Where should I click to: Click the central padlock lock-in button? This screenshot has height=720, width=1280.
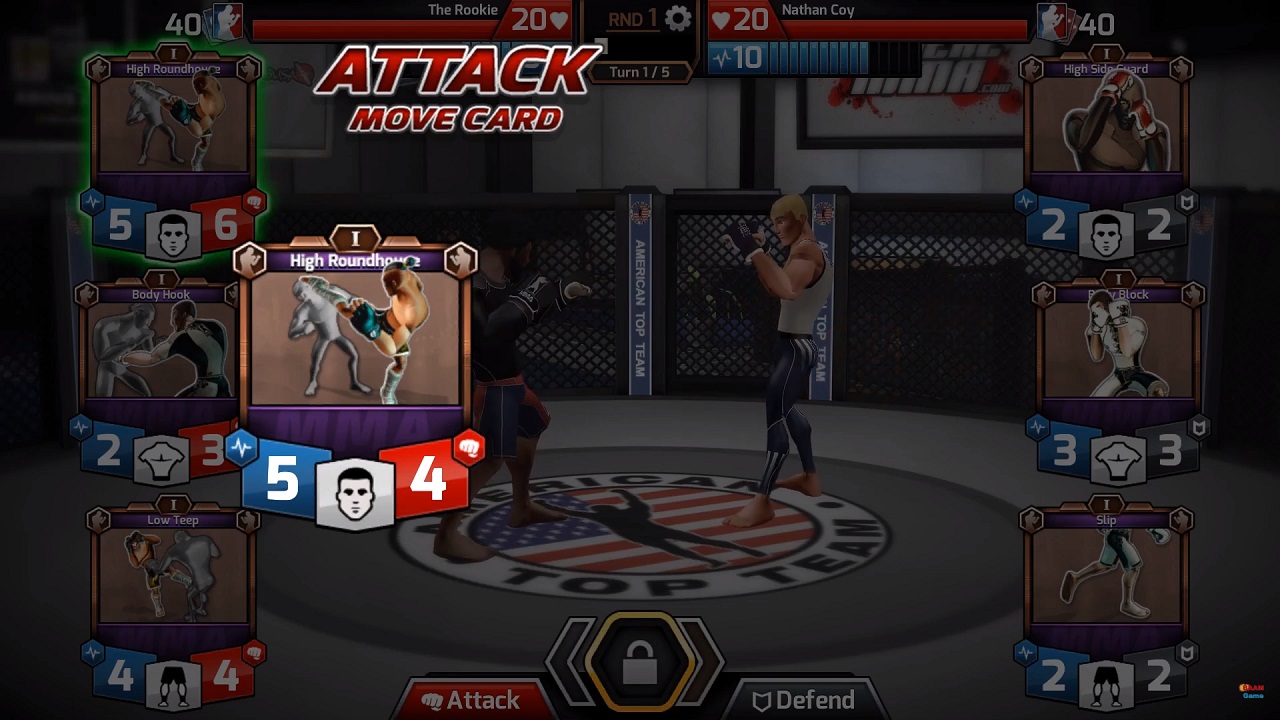640,662
